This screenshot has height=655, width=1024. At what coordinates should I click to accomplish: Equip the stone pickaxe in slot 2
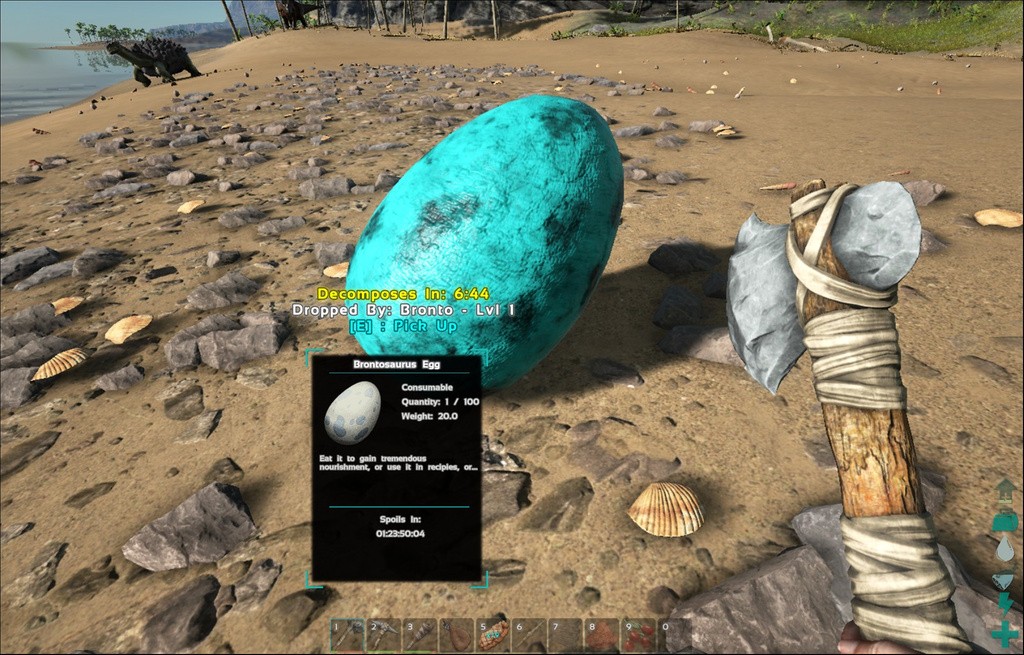click(x=384, y=635)
